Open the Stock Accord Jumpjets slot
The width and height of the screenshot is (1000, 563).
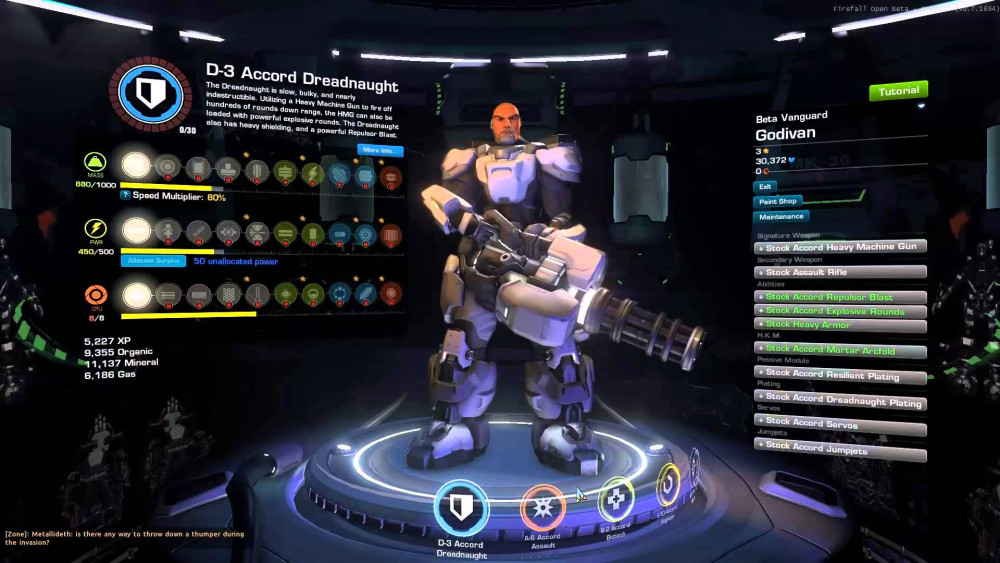840,449
